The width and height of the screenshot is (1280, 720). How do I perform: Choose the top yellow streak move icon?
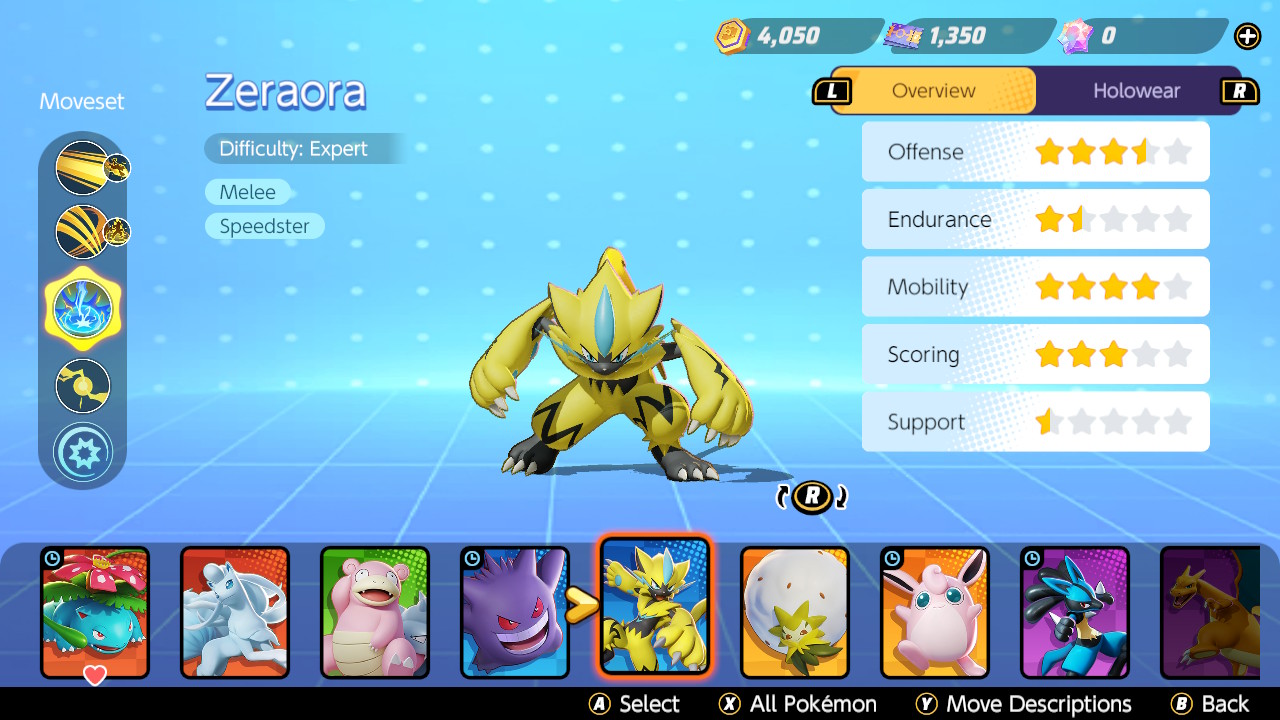click(x=83, y=168)
